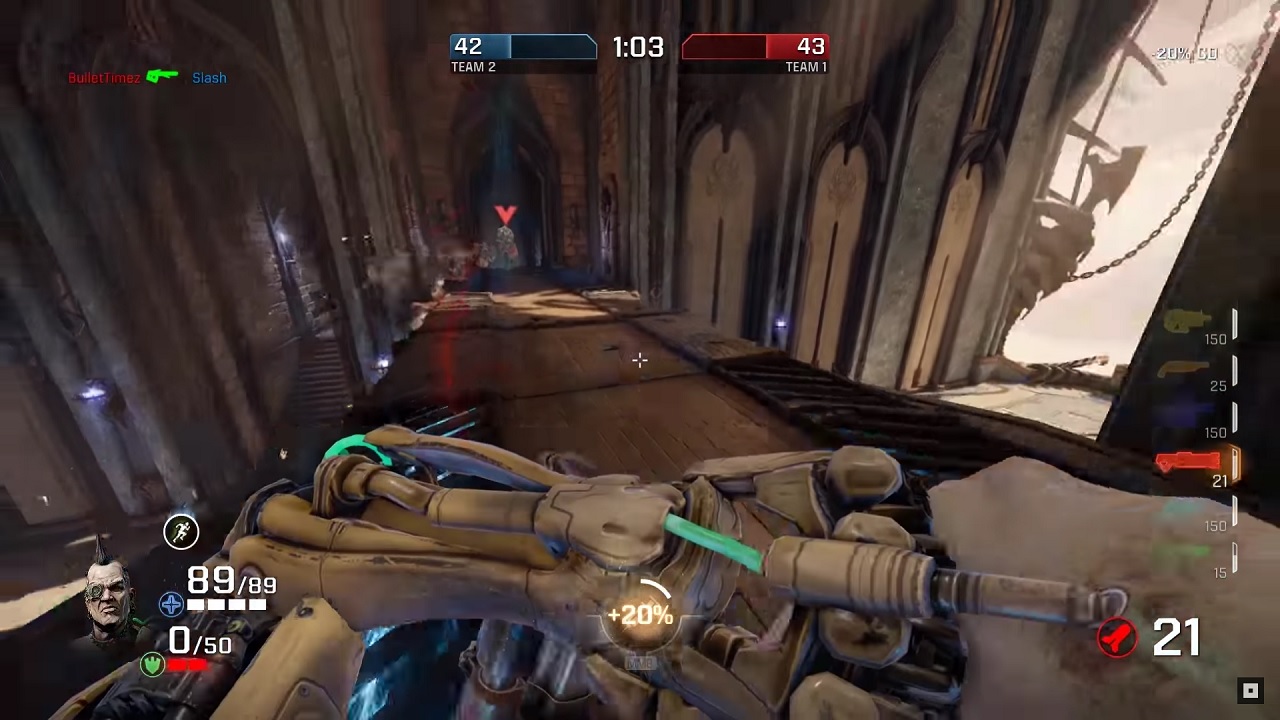Click the blue health cross icon
This screenshot has height=720, width=1280.
(x=171, y=604)
